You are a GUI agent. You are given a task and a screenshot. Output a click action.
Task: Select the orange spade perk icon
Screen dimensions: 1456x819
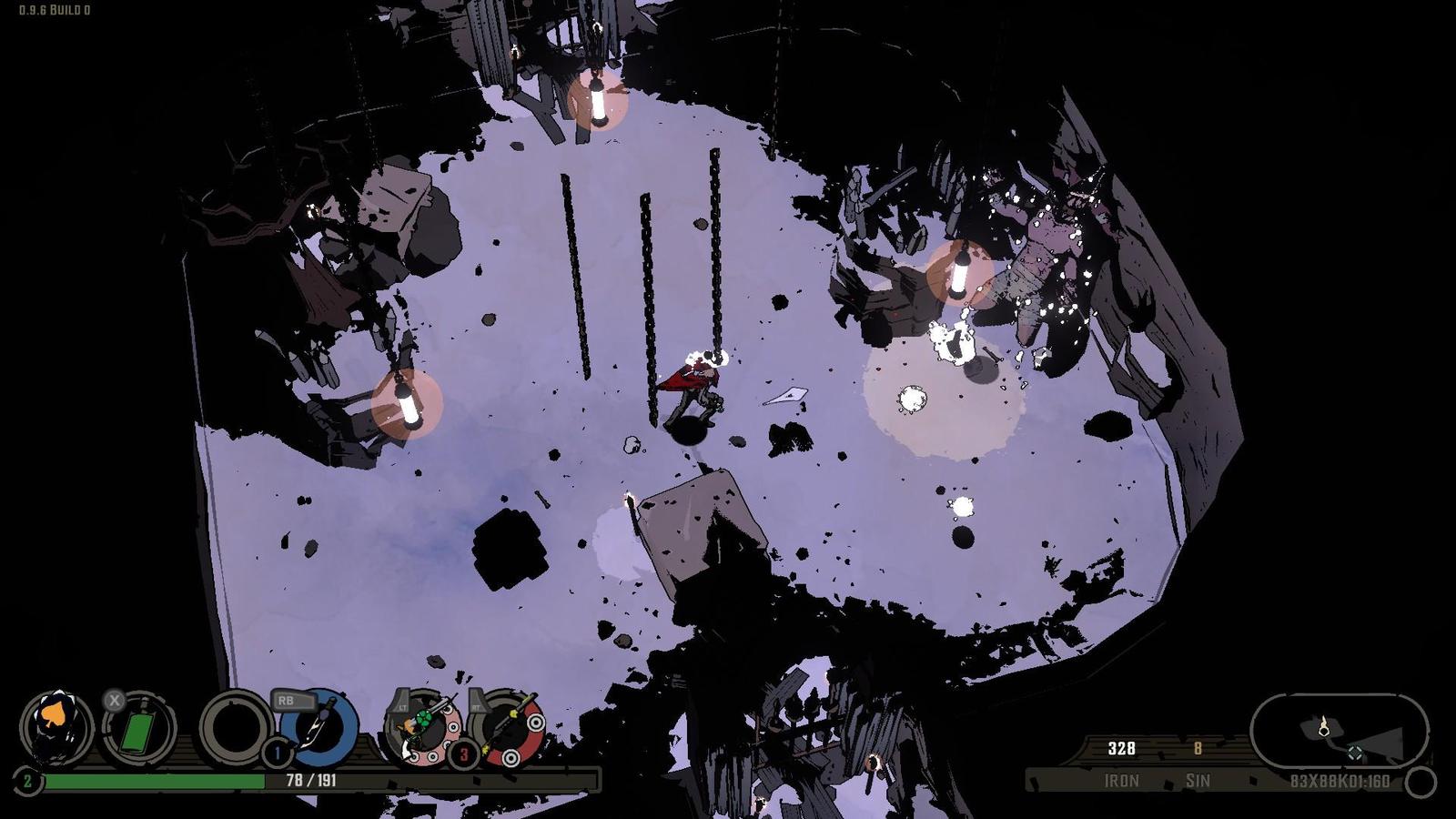[56, 727]
